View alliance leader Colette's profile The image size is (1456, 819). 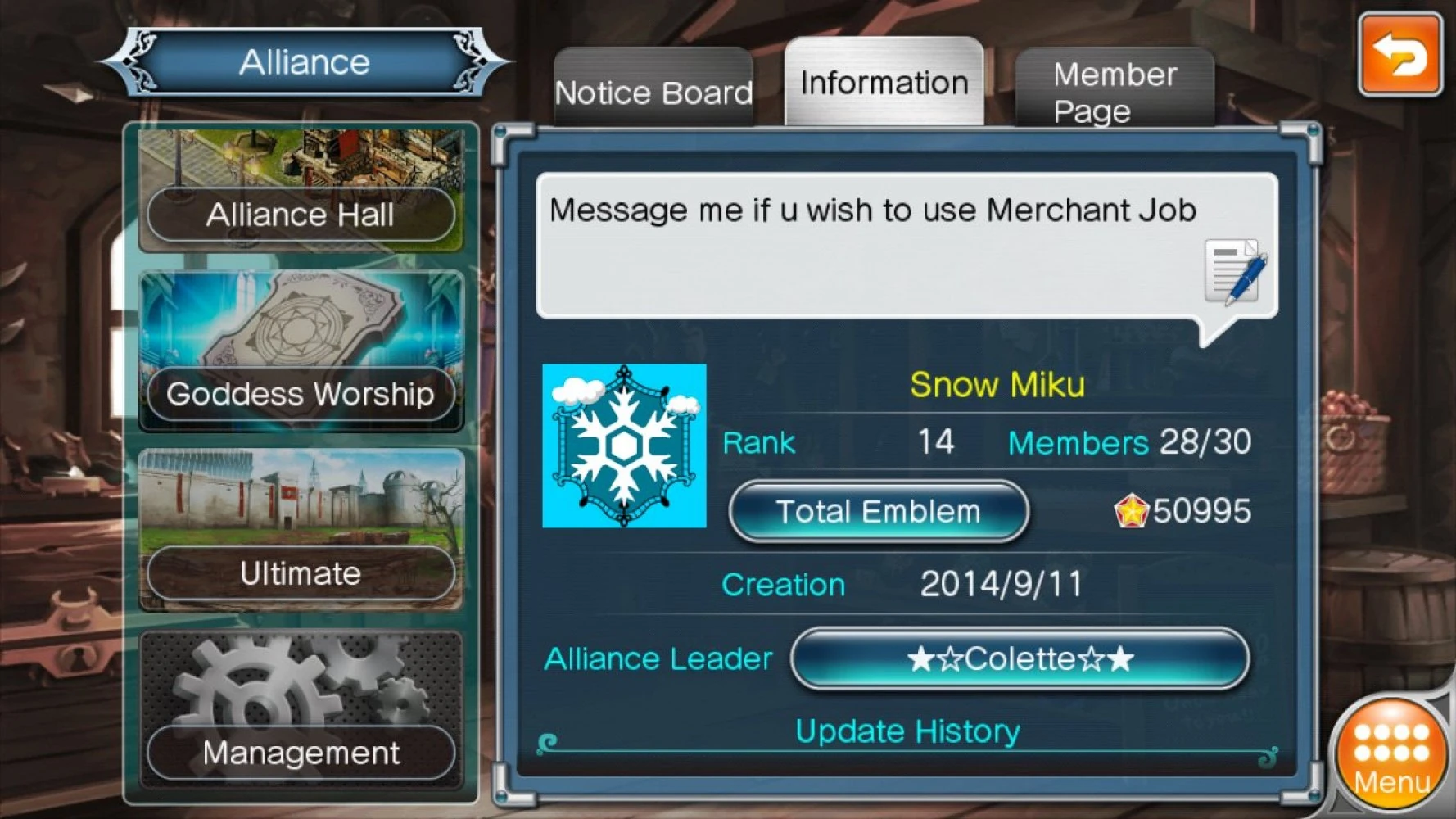(1020, 658)
